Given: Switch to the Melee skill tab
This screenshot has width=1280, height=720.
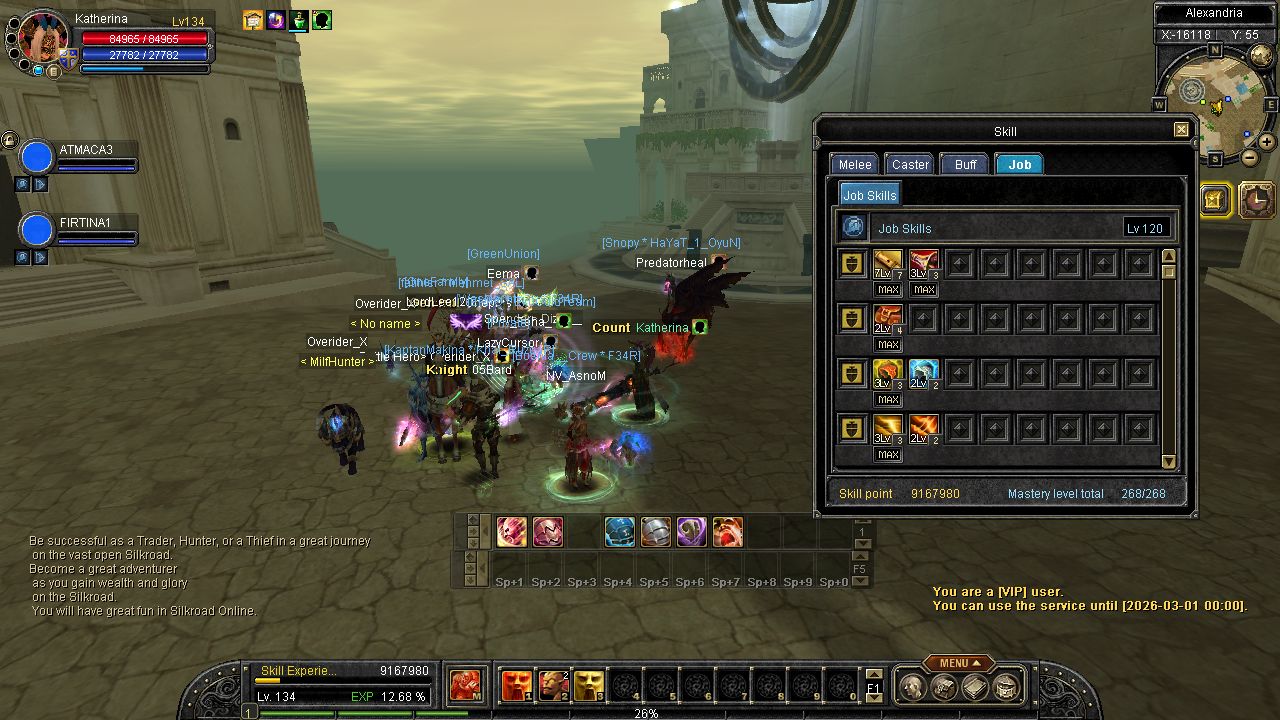Looking at the screenshot, I should [855, 165].
